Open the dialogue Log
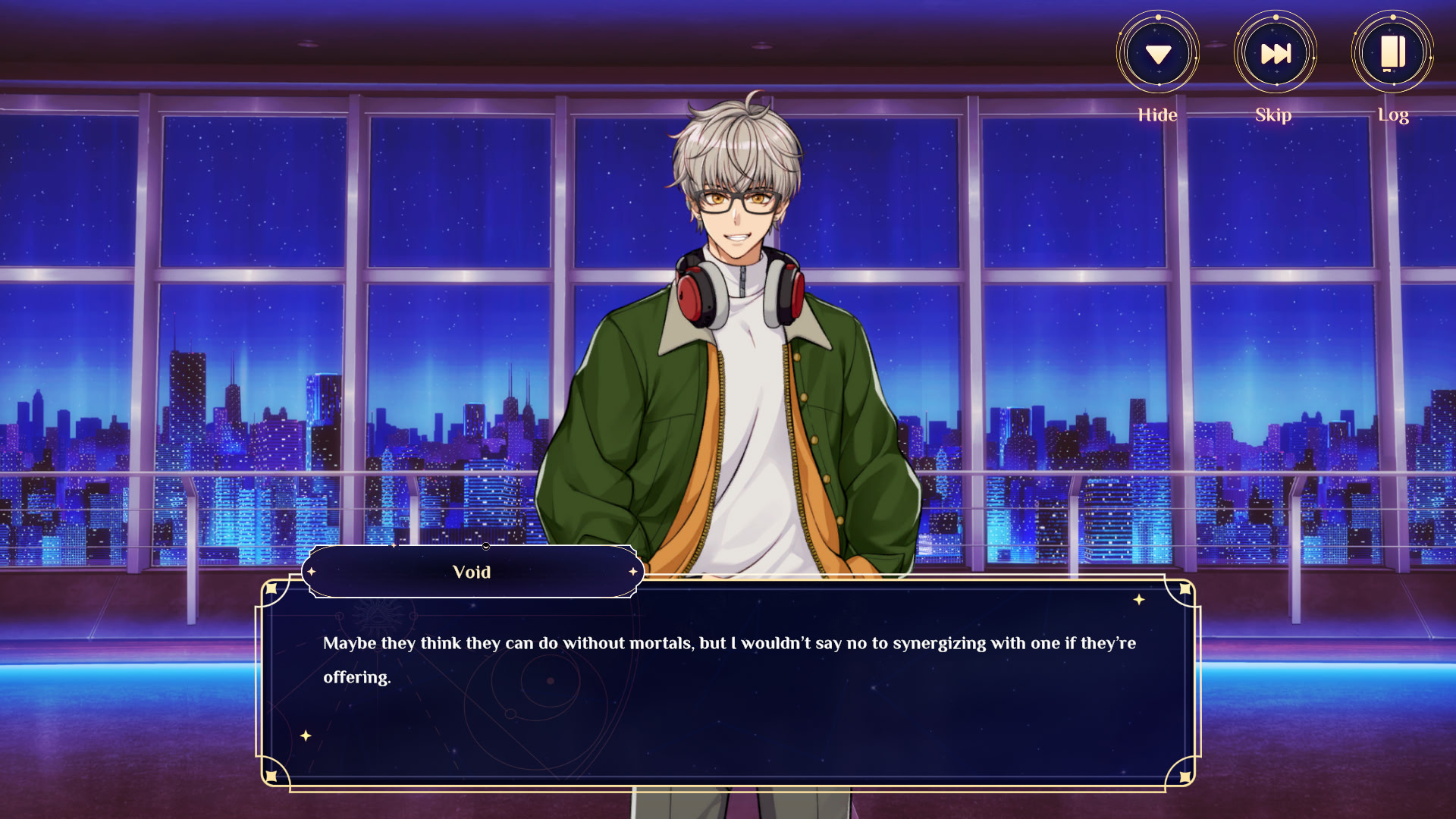The image size is (1456, 819). point(1393,54)
